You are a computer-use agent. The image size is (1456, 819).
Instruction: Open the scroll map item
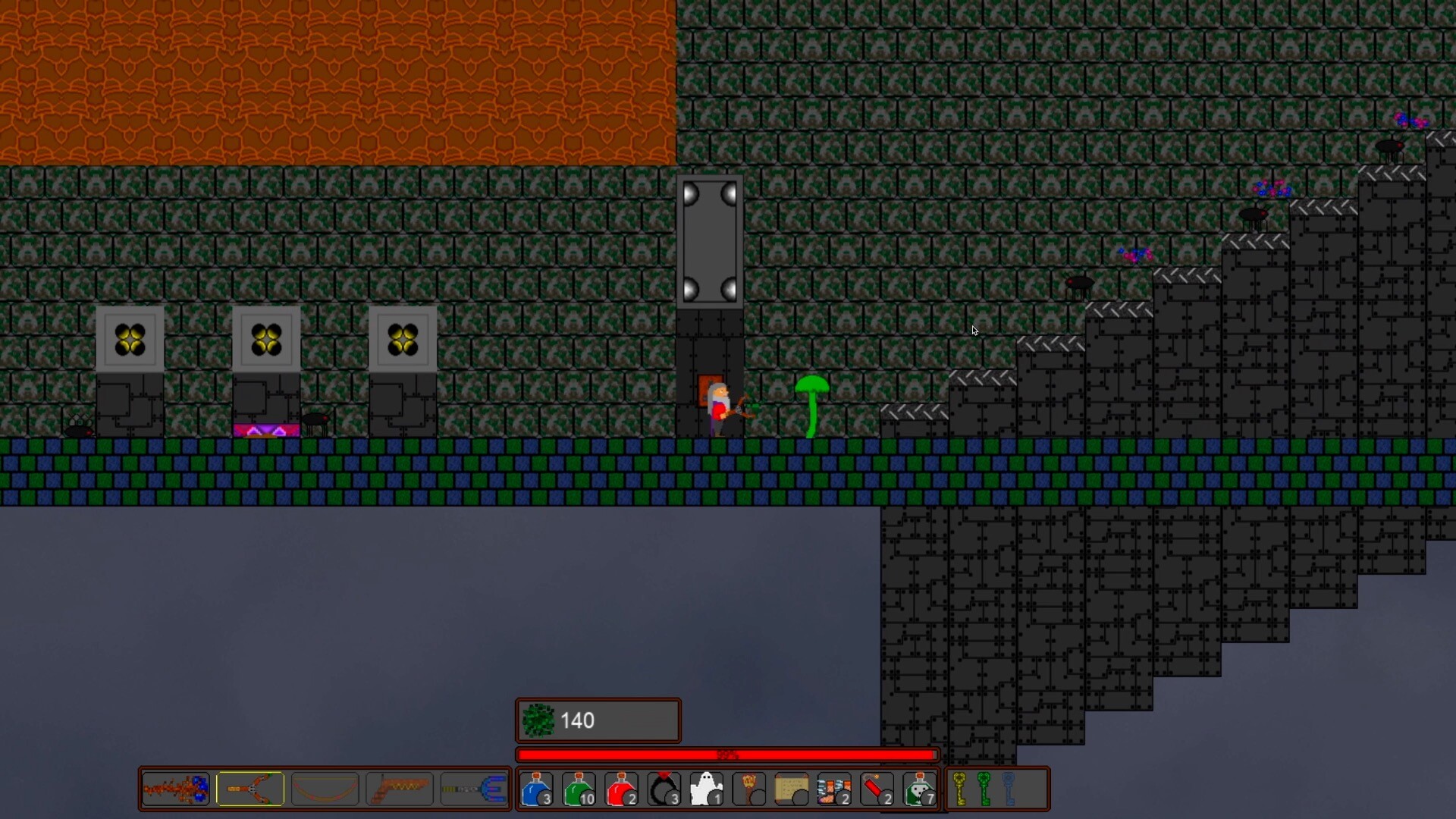click(x=792, y=789)
